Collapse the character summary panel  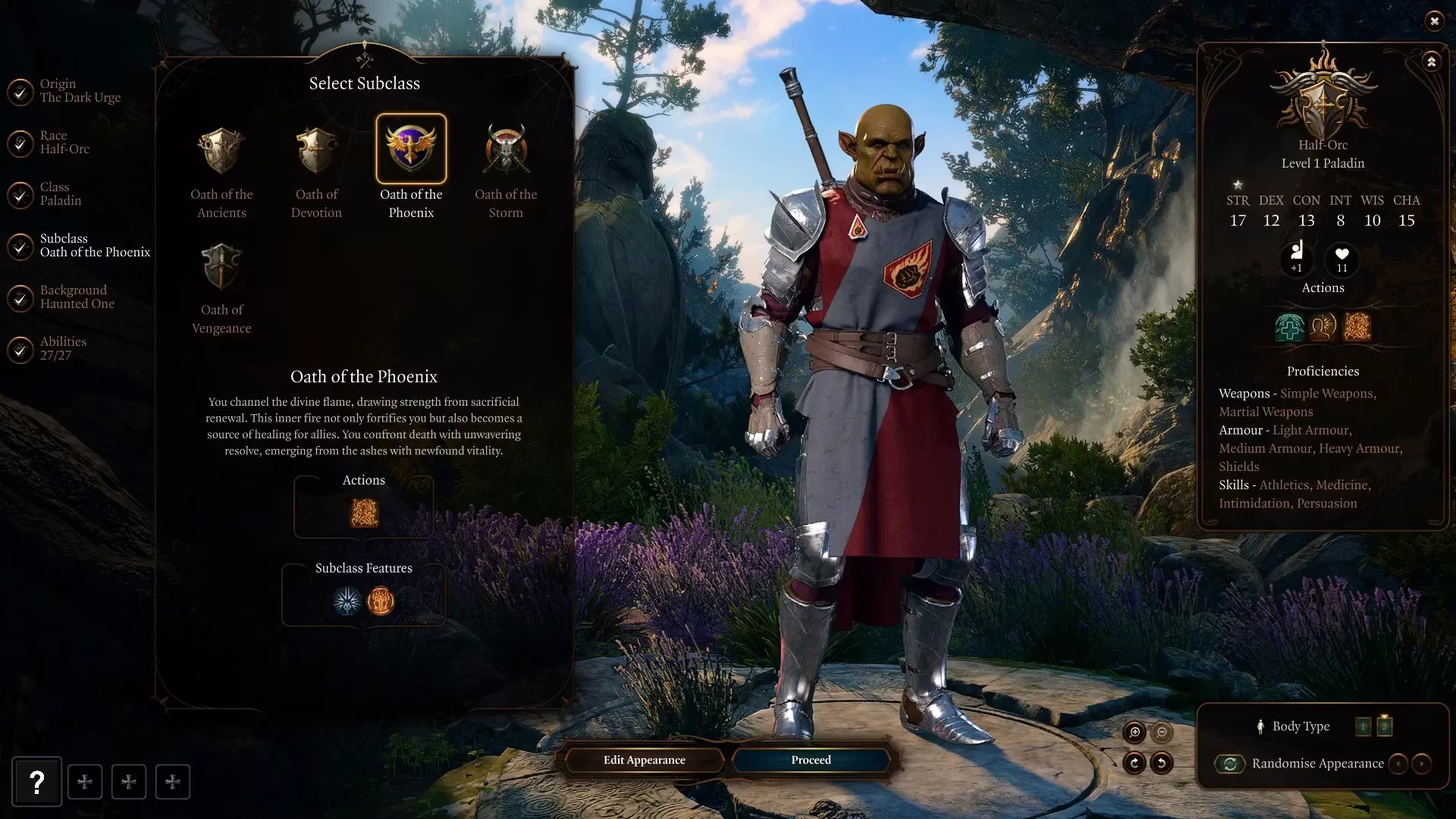click(x=1431, y=61)
